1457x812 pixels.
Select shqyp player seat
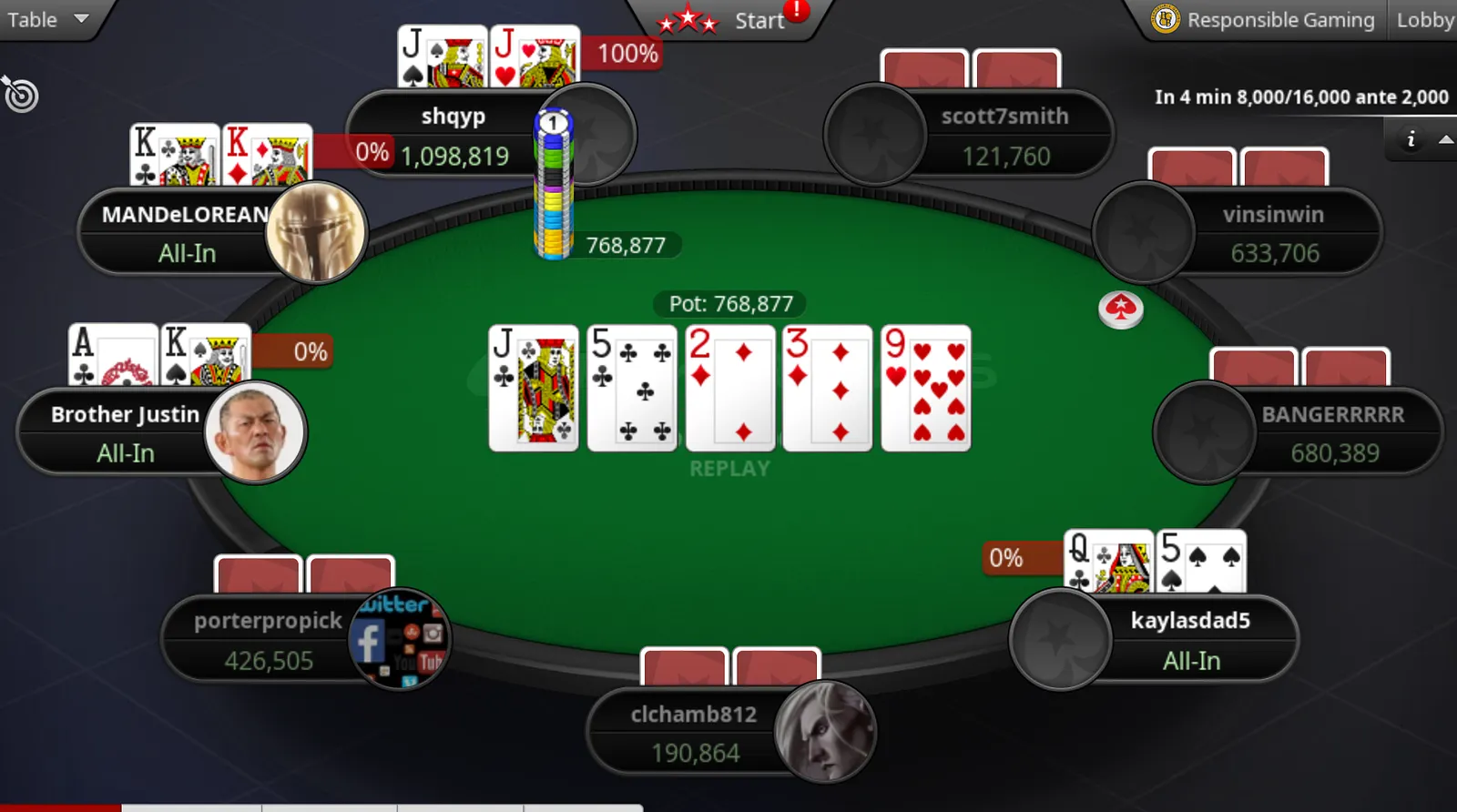[453, 135]
